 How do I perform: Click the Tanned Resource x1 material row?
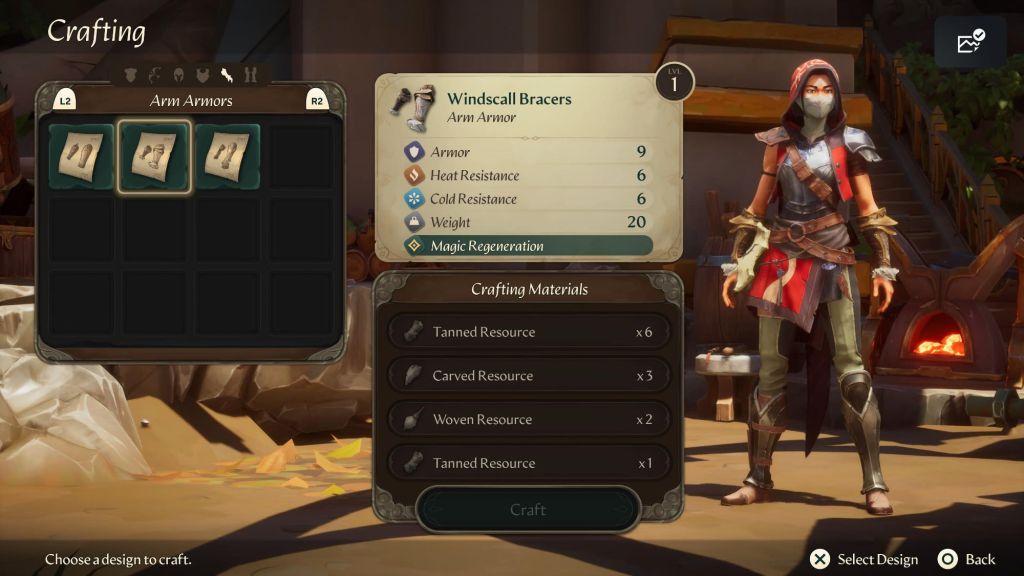[527, 463]
